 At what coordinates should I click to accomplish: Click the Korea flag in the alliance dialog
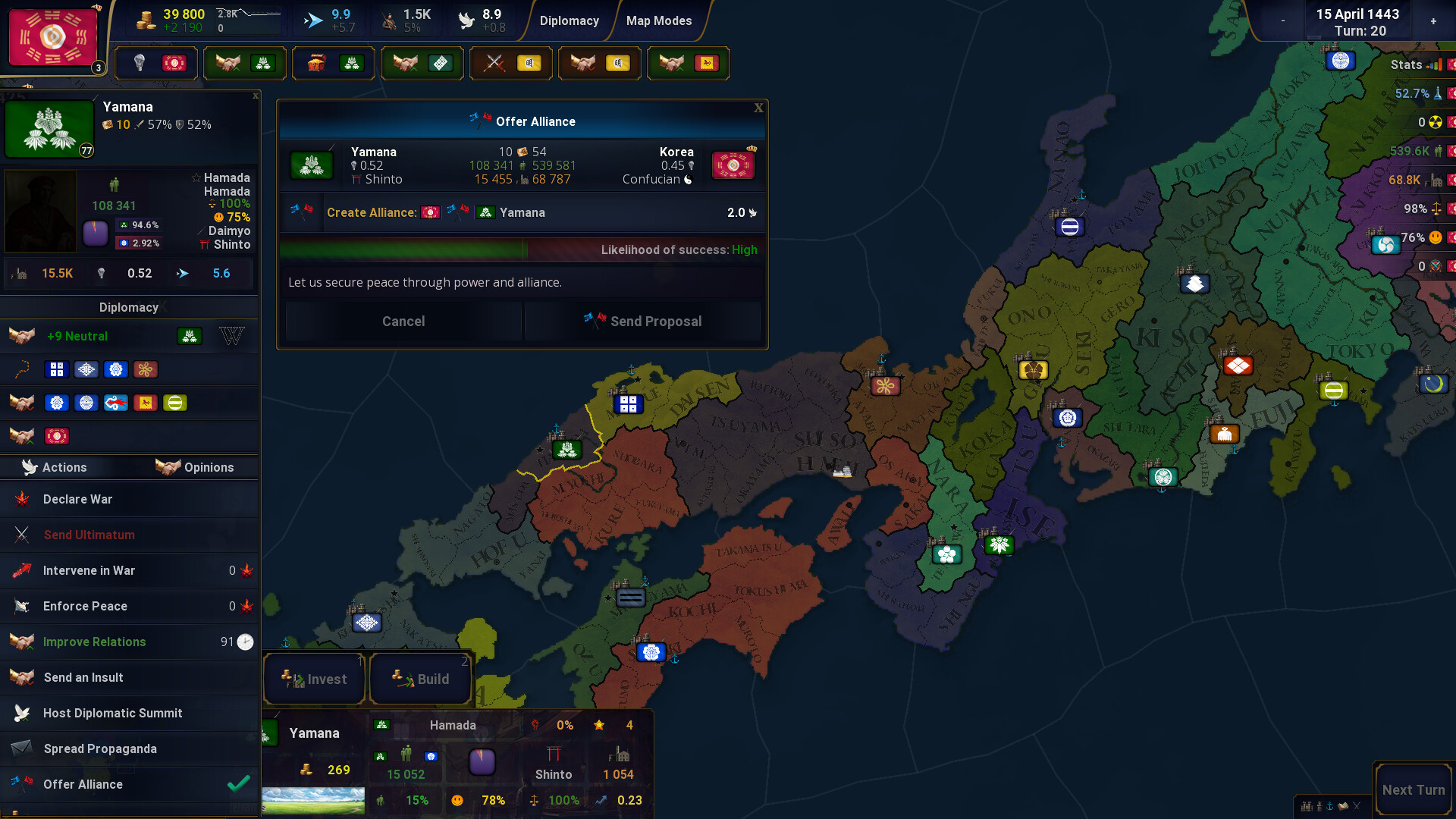pos(733,165)
